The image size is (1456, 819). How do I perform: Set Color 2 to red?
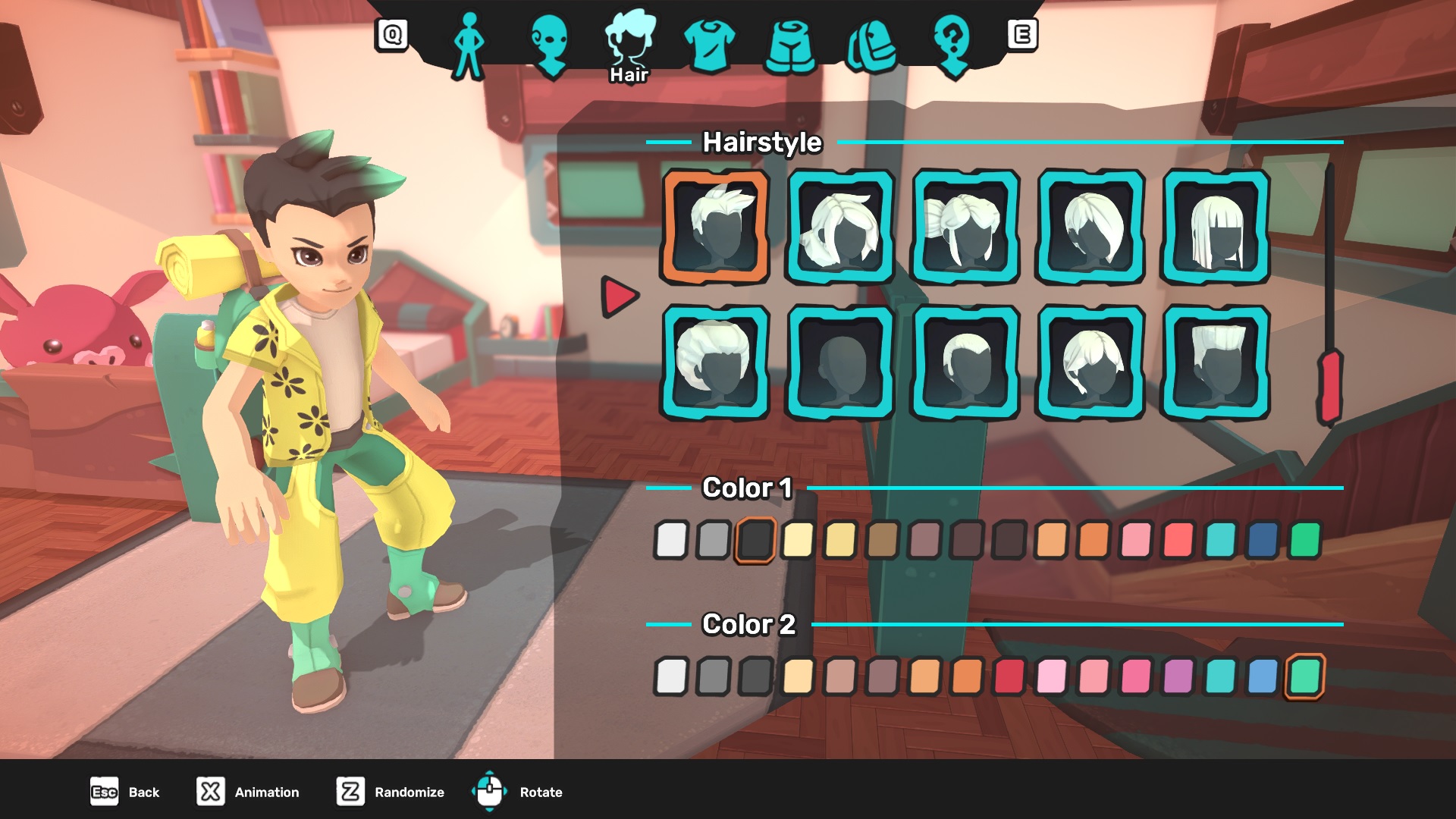pos(1009,676)
